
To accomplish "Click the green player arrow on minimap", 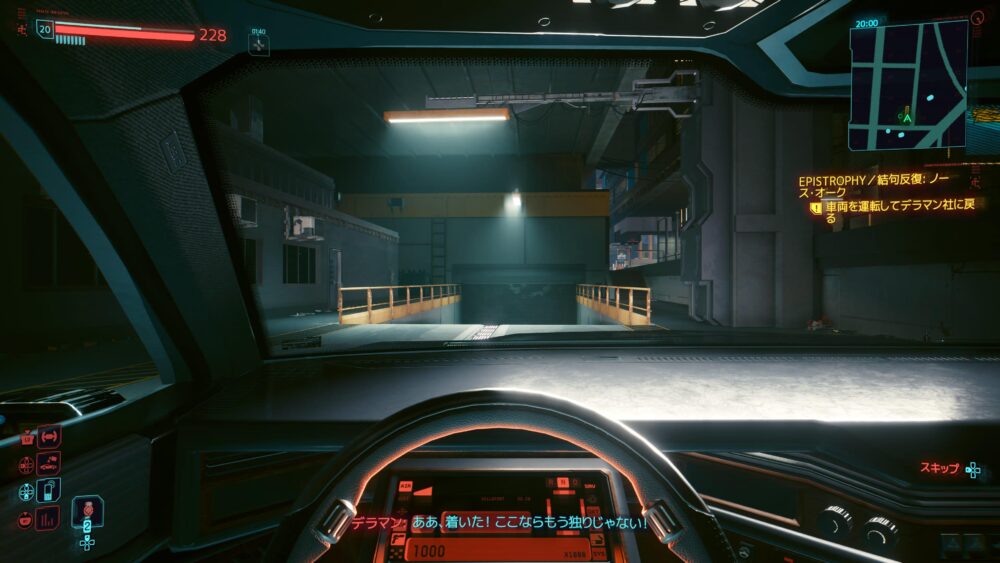I will pos(906,117).
